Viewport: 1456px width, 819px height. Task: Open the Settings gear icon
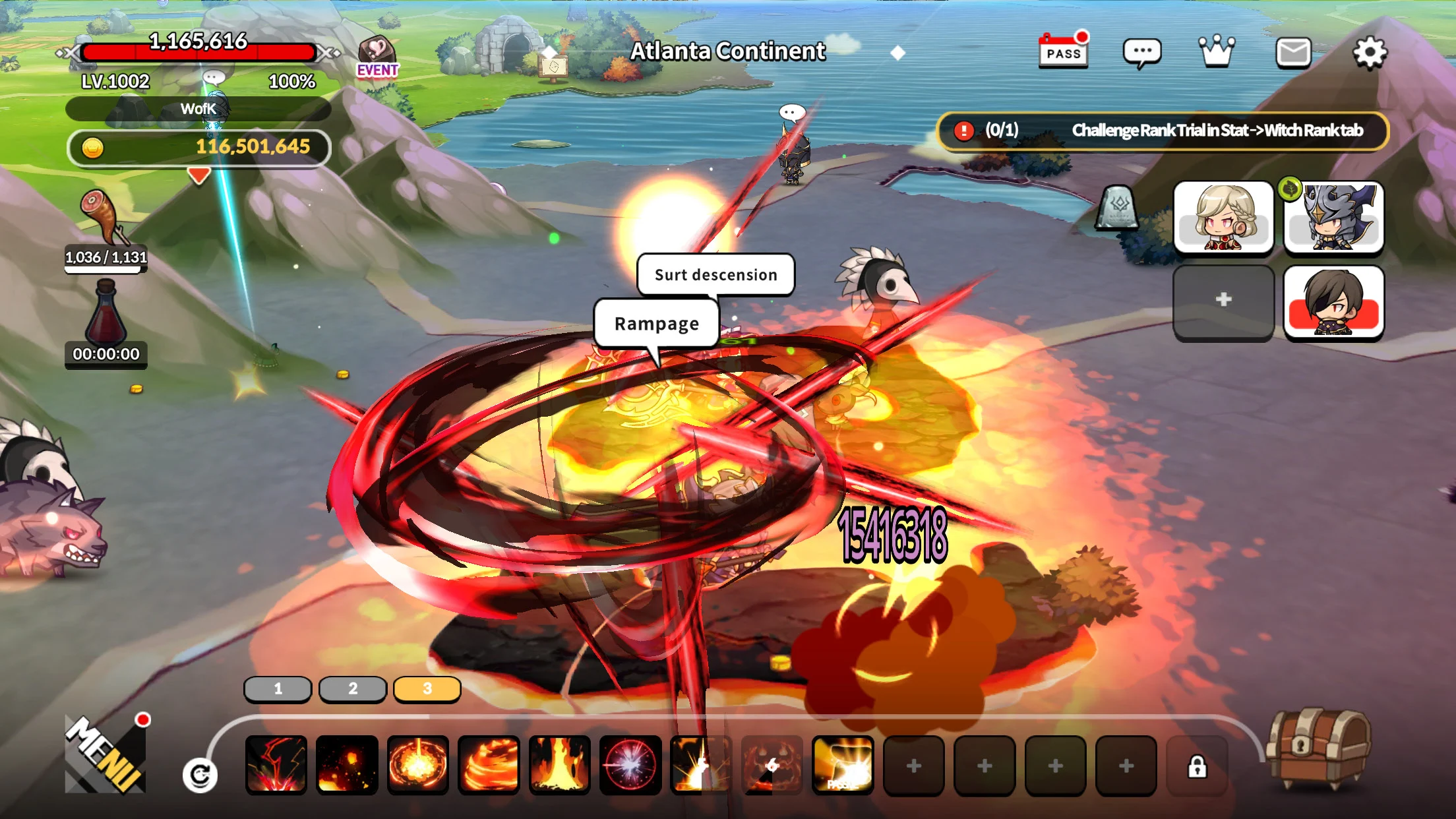coord(1370,53)
